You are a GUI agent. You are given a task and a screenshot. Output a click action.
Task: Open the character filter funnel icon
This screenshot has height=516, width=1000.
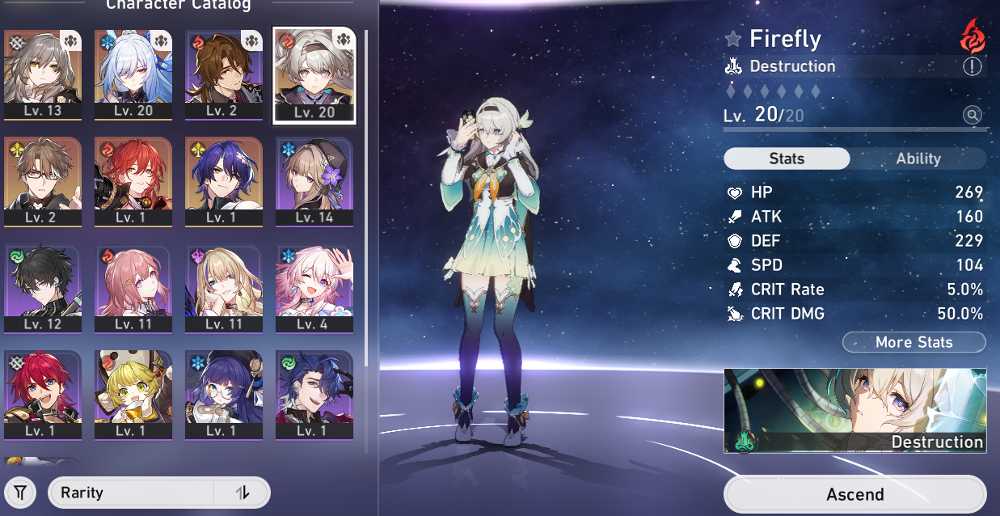point(21,493)
